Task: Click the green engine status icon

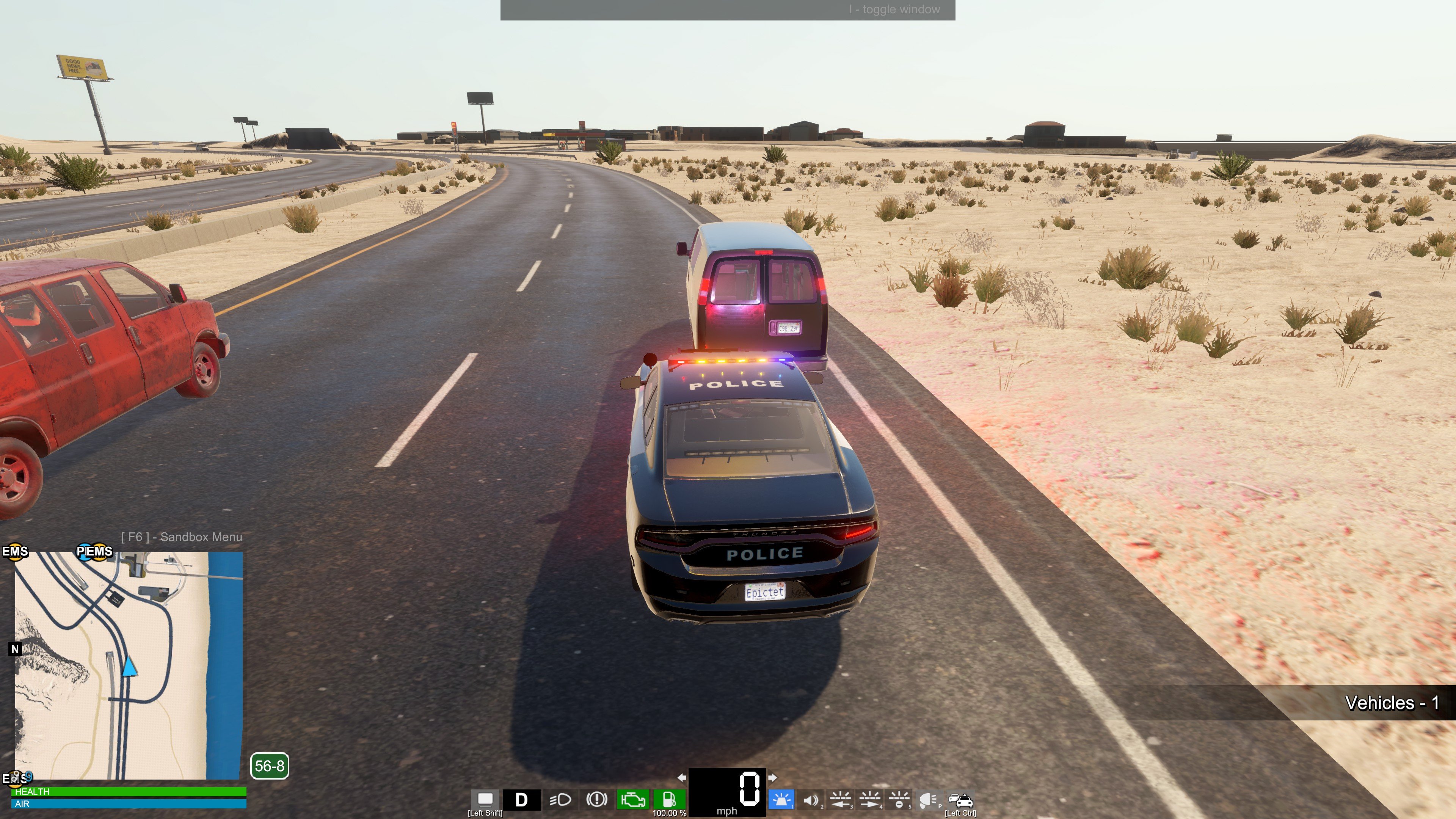Action: (x=632, y=800)
